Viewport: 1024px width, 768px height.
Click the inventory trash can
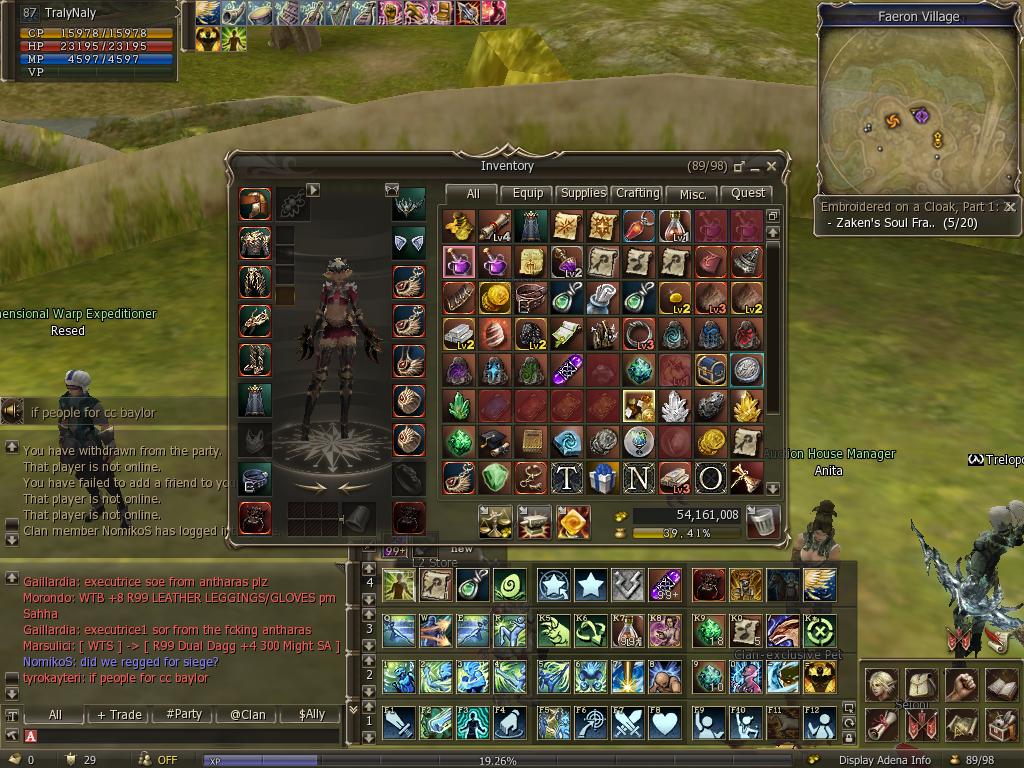pos(763,521)
